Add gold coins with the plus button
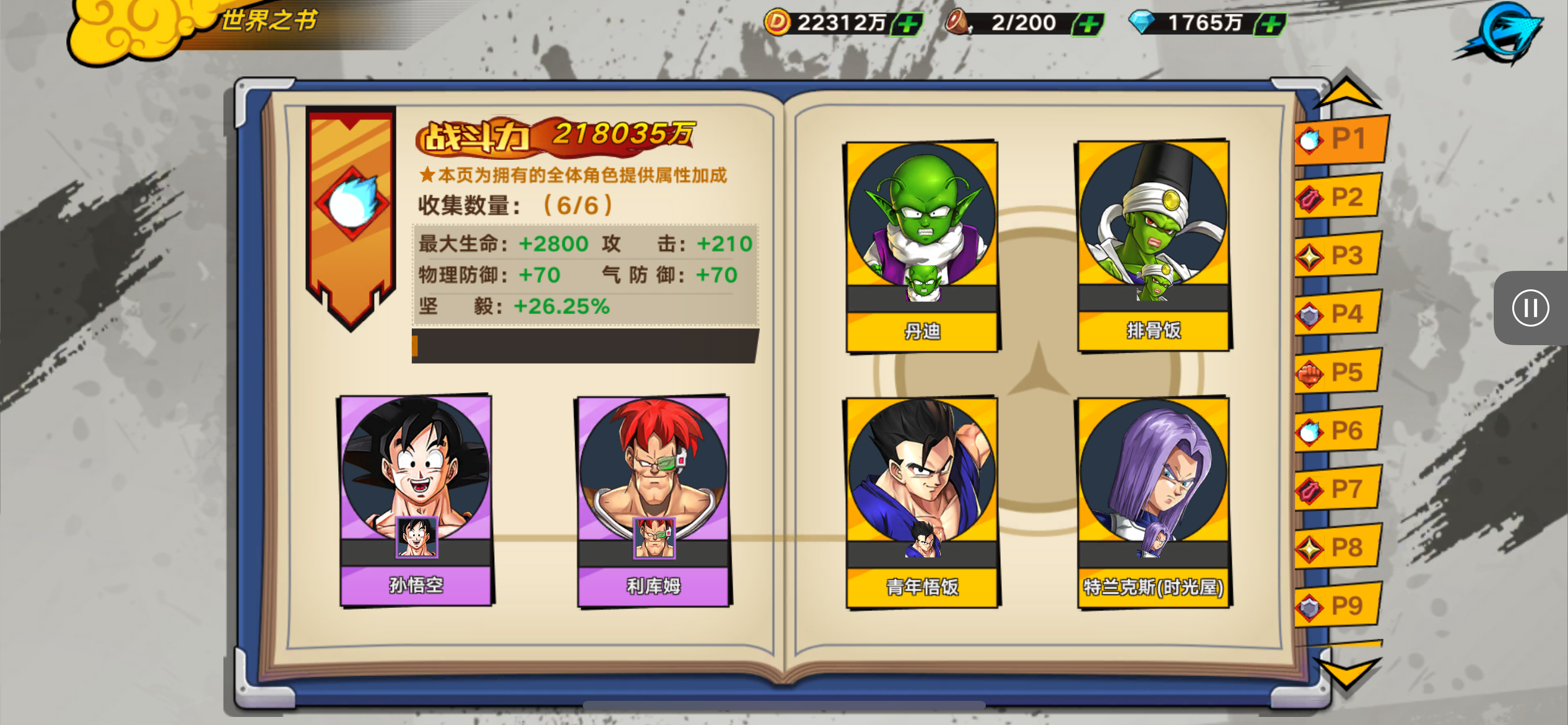 tap(908, 24)
